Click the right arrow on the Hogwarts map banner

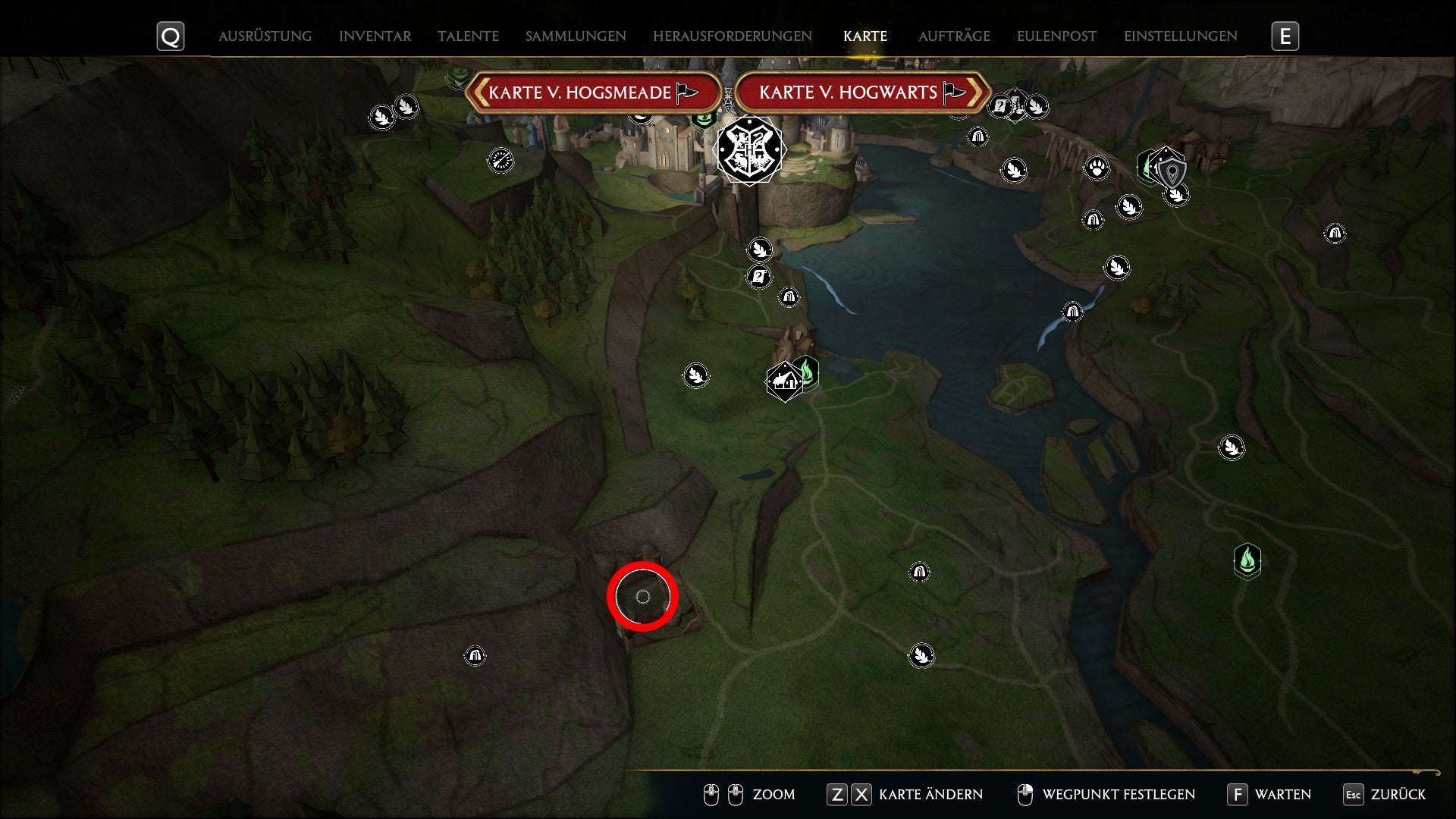977,92
